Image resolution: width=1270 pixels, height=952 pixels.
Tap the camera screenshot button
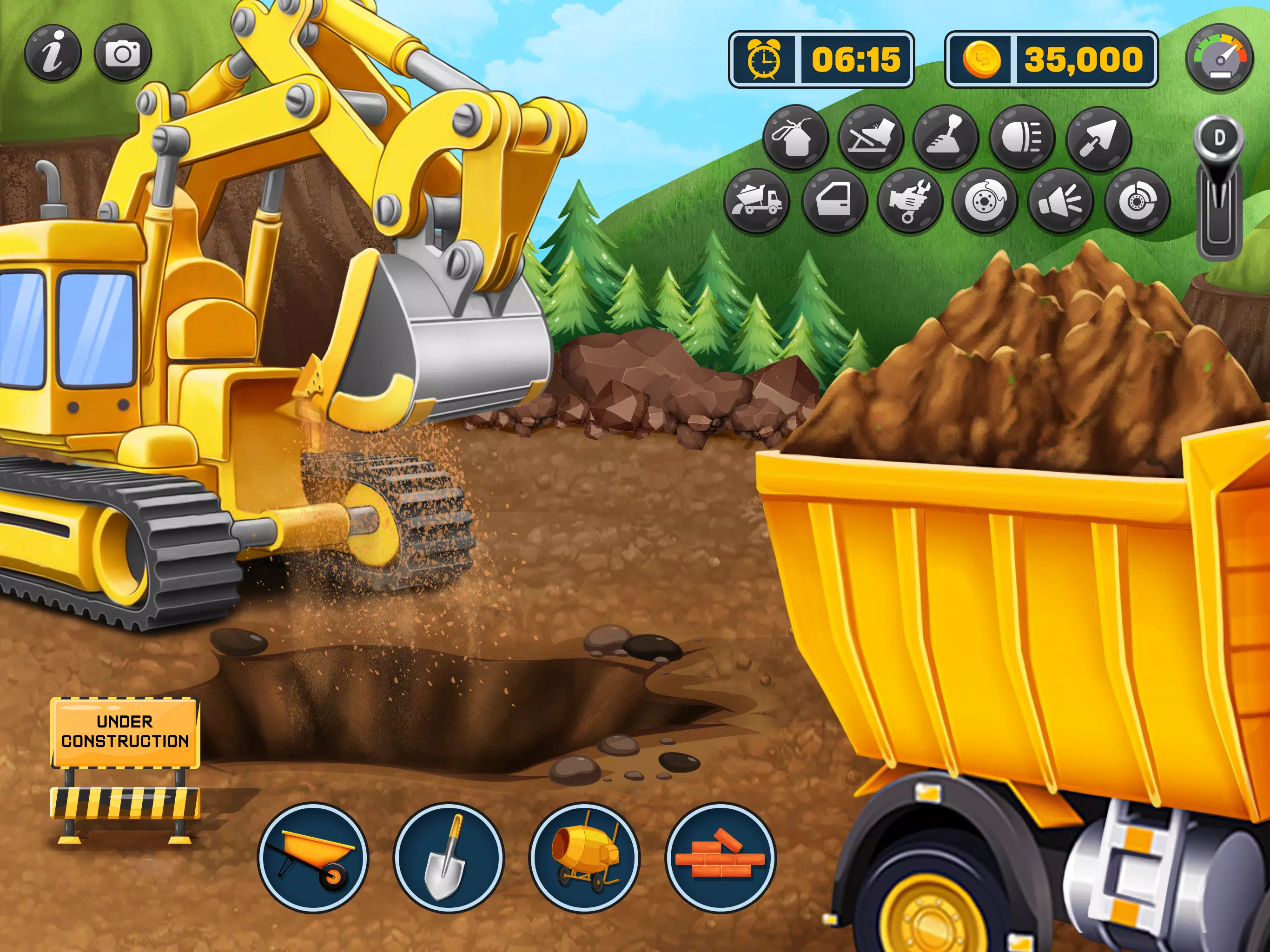click(123, 53)
